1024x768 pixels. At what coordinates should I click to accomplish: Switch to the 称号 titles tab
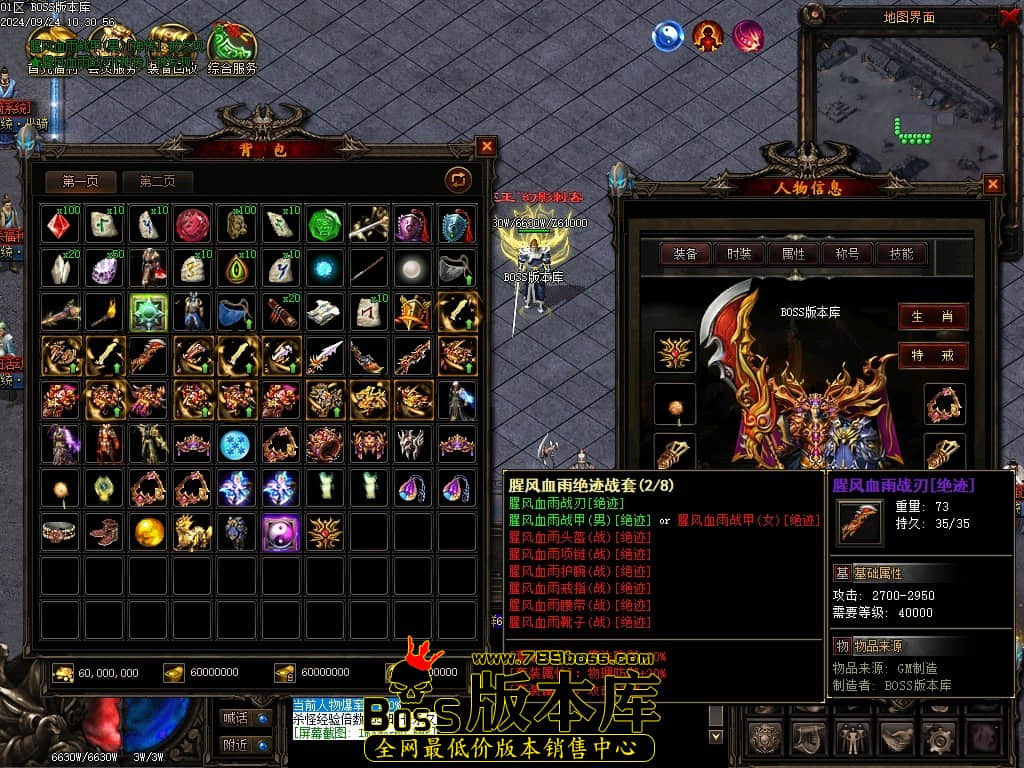click(x=847, y=254)
